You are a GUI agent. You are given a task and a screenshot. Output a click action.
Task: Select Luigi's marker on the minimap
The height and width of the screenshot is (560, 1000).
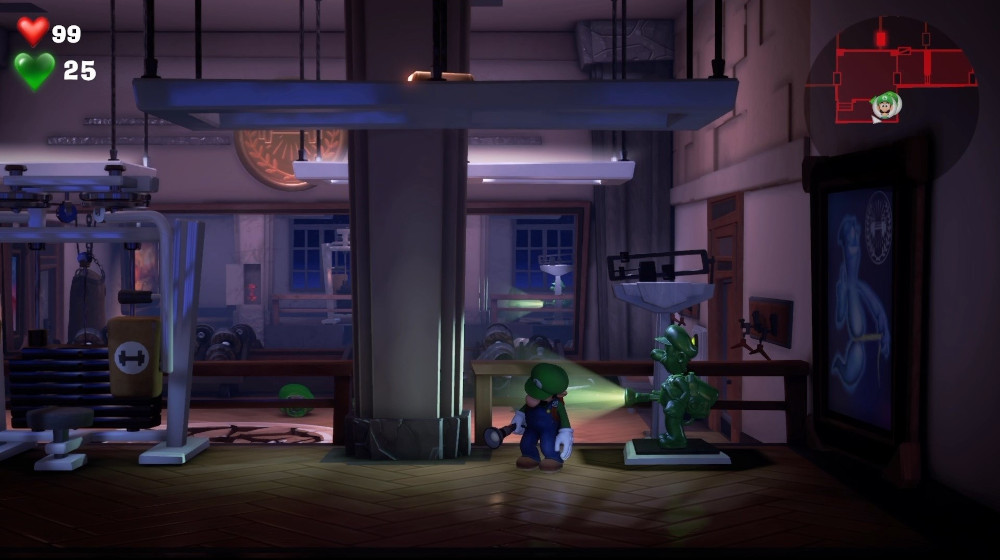(x=885, y=104)
